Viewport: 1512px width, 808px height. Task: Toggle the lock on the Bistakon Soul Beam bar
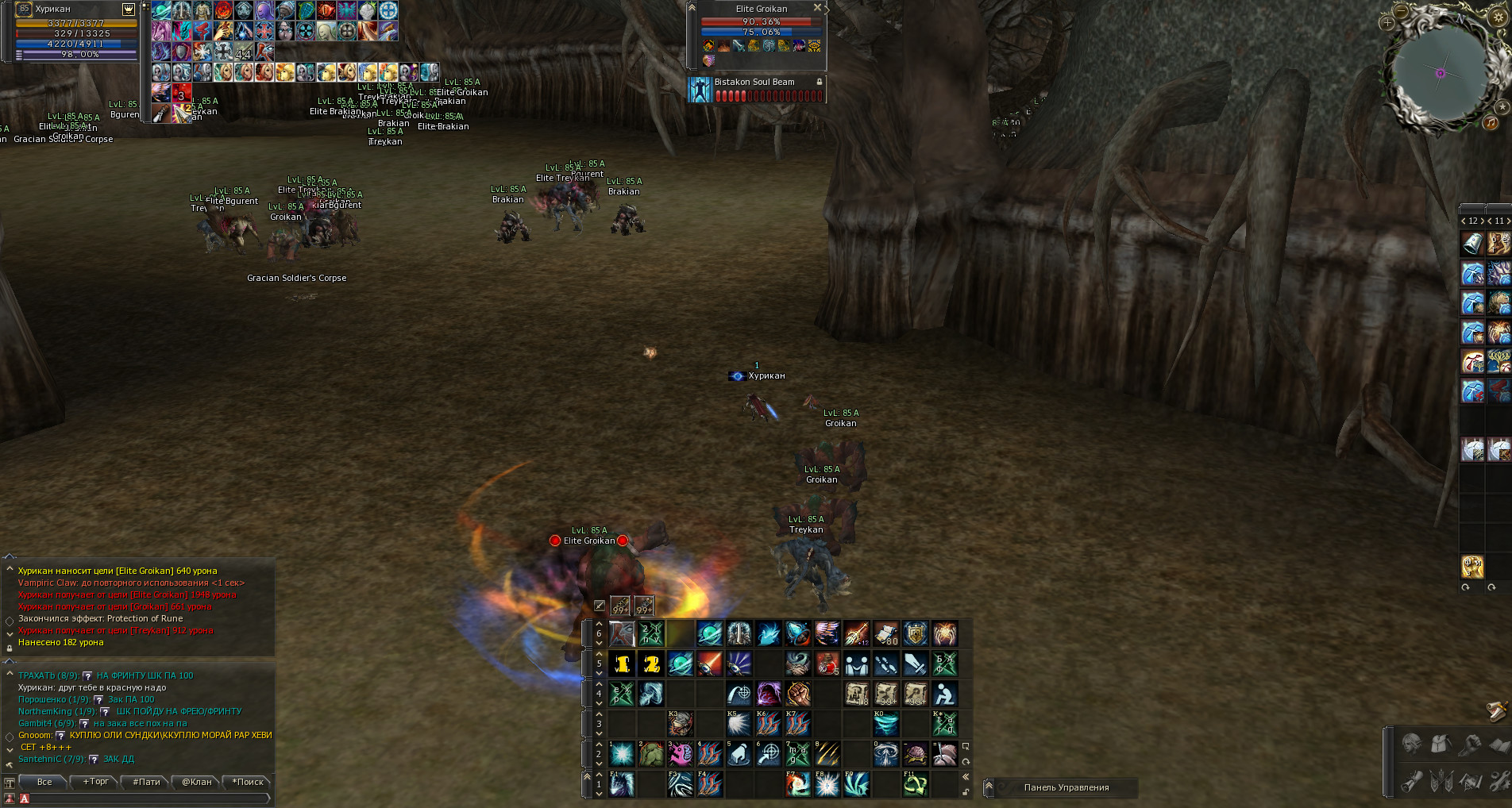coord(819,82)
